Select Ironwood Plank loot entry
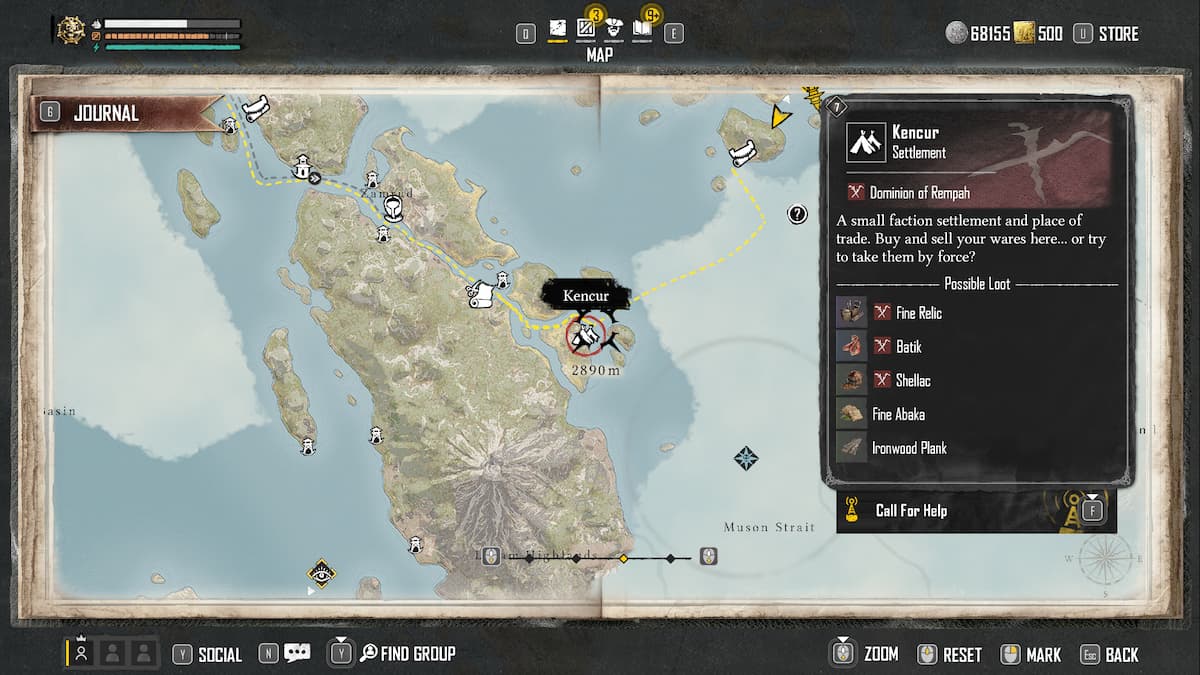This screenshot has height=675, width=1200. [908, 448]
